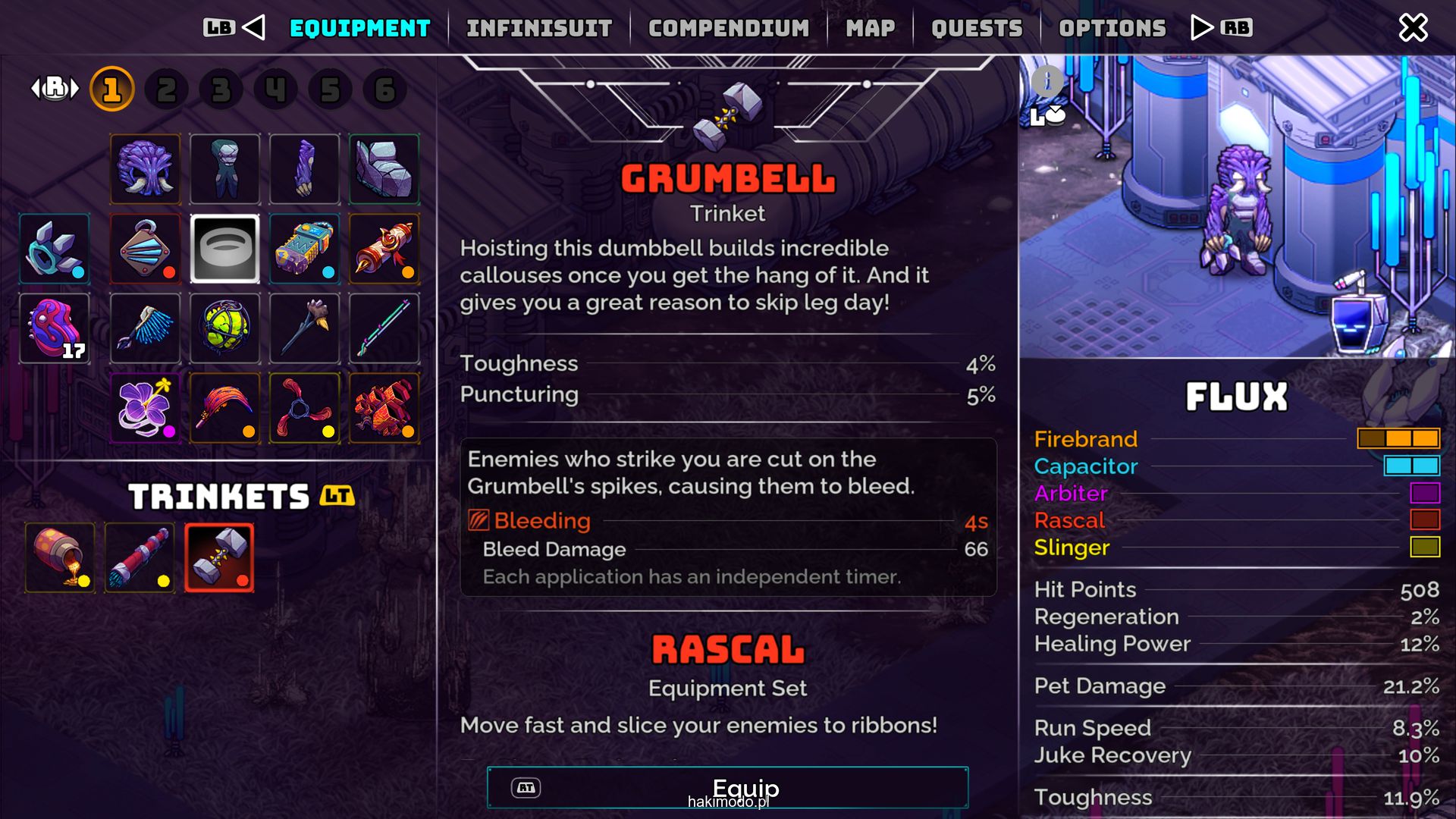Go to the Map tab
This screenshot has height=819, width=1456.
coord(870,28)
